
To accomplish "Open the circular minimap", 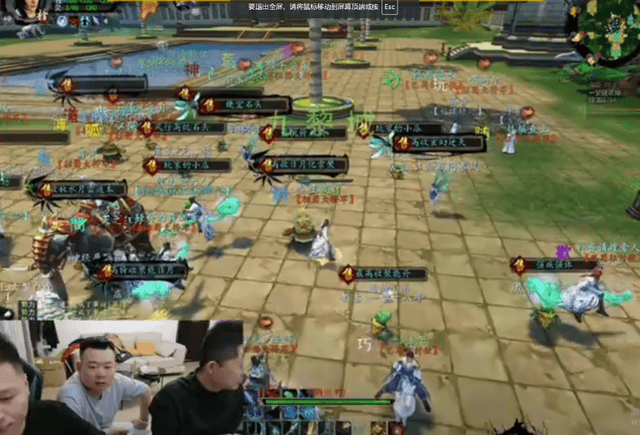I will (605, 34).
